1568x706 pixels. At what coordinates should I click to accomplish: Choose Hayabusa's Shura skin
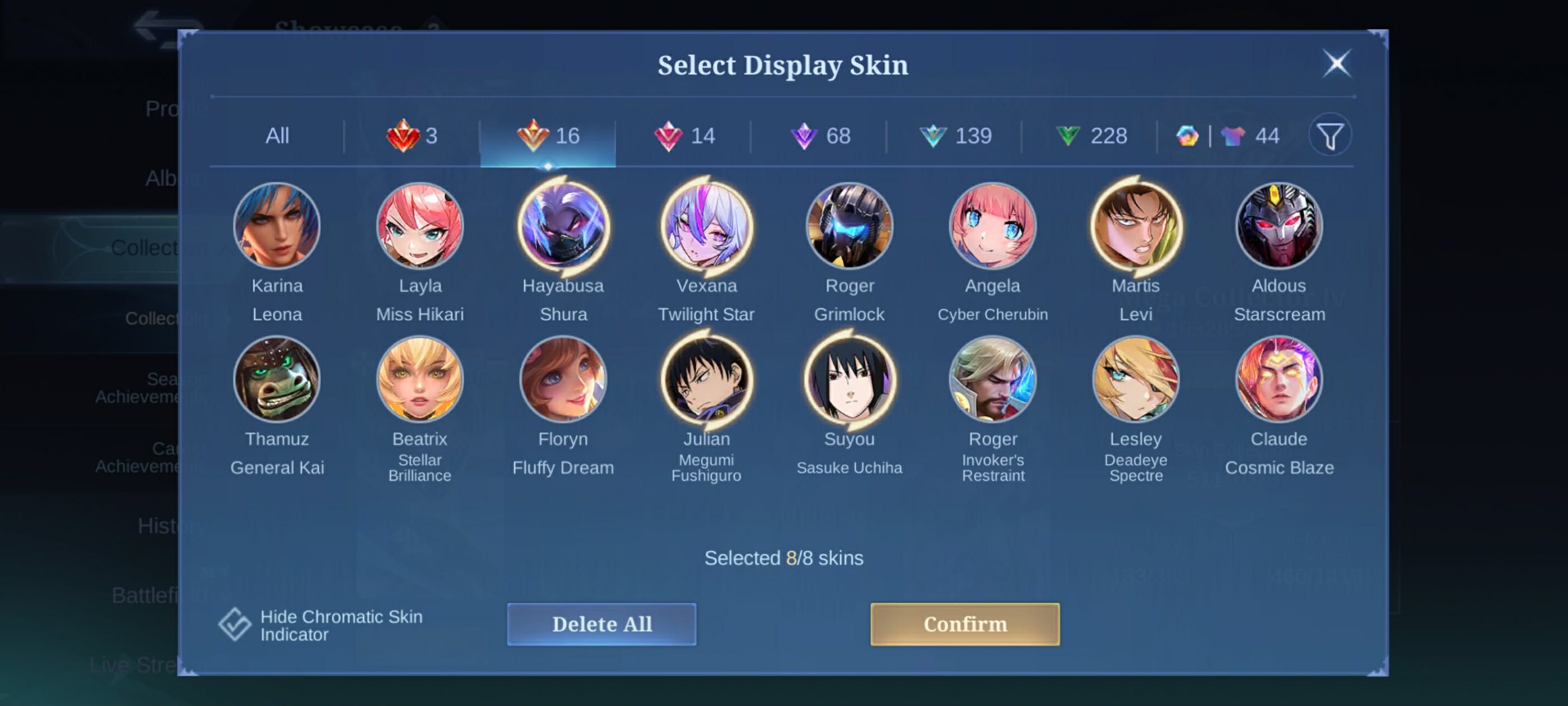563,226
